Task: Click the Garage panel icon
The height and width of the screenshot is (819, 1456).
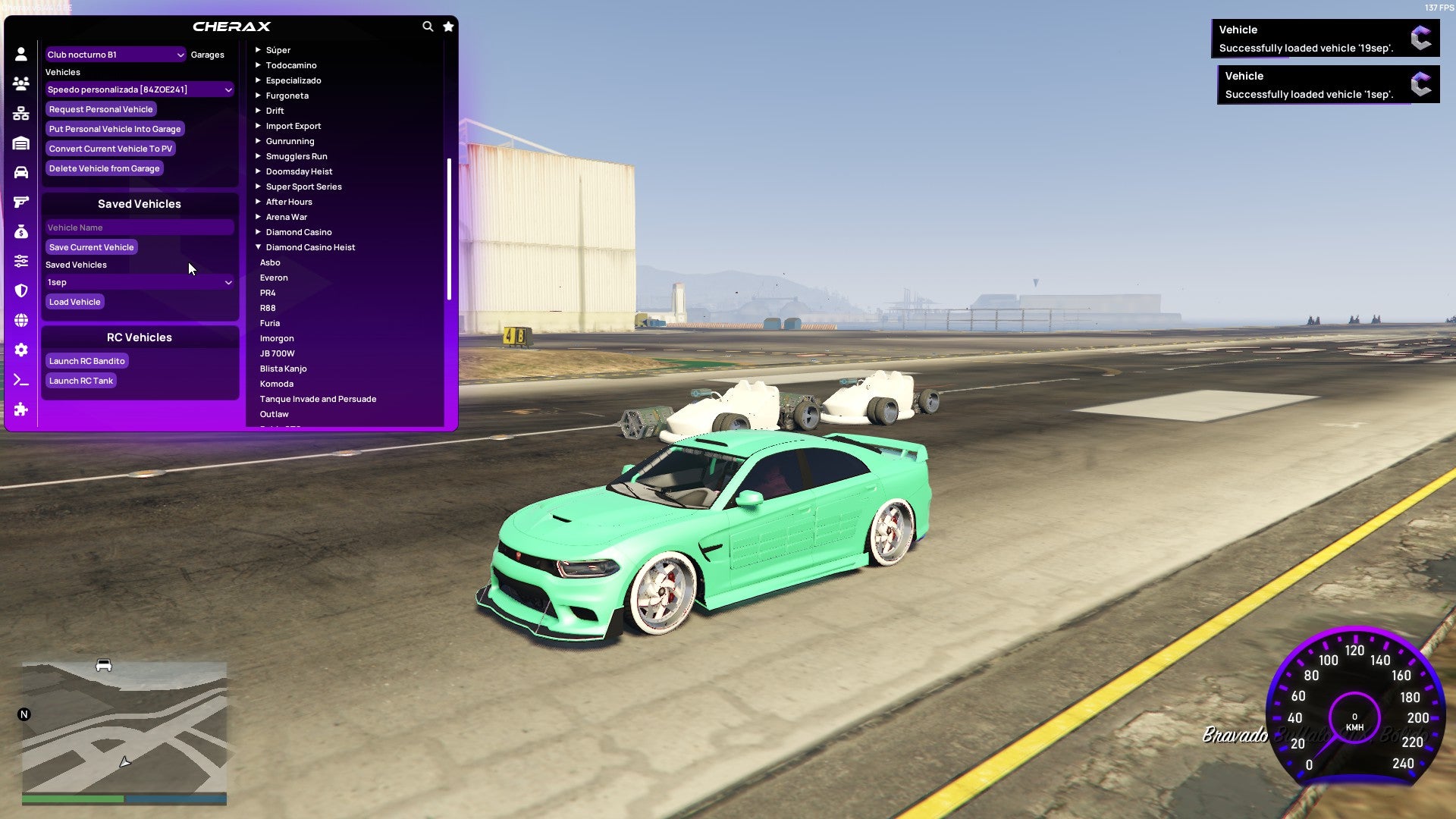Action: 20,143
